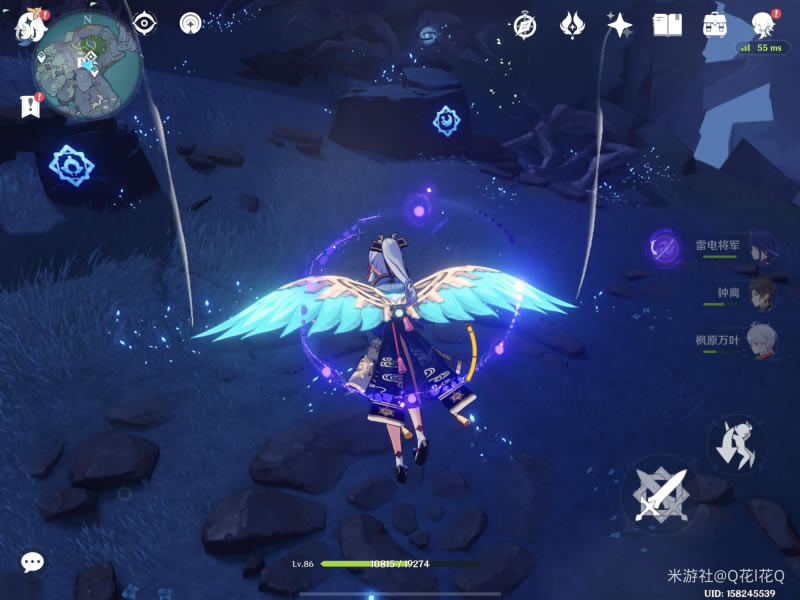The width and height of the screenshot is (800, 600).
Task: Switch to party member 钟离
Action: click(x=760, y=295)
